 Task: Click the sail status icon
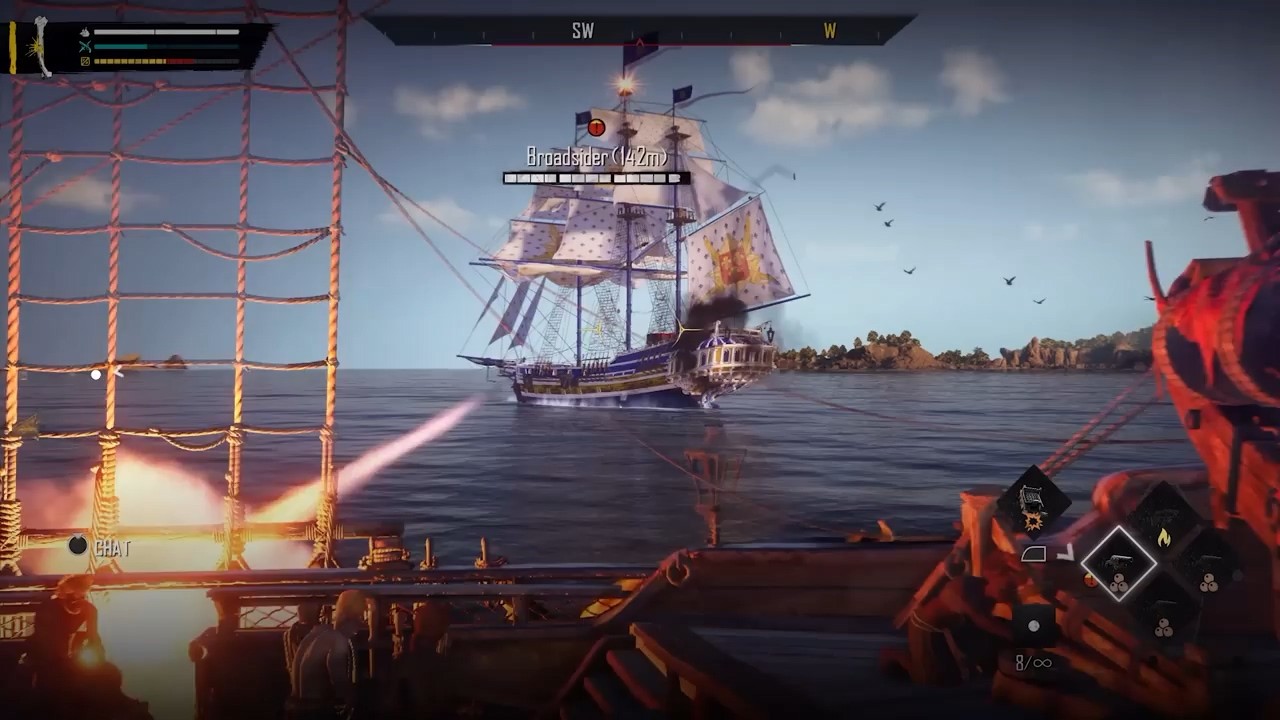tap(1034, 554)
